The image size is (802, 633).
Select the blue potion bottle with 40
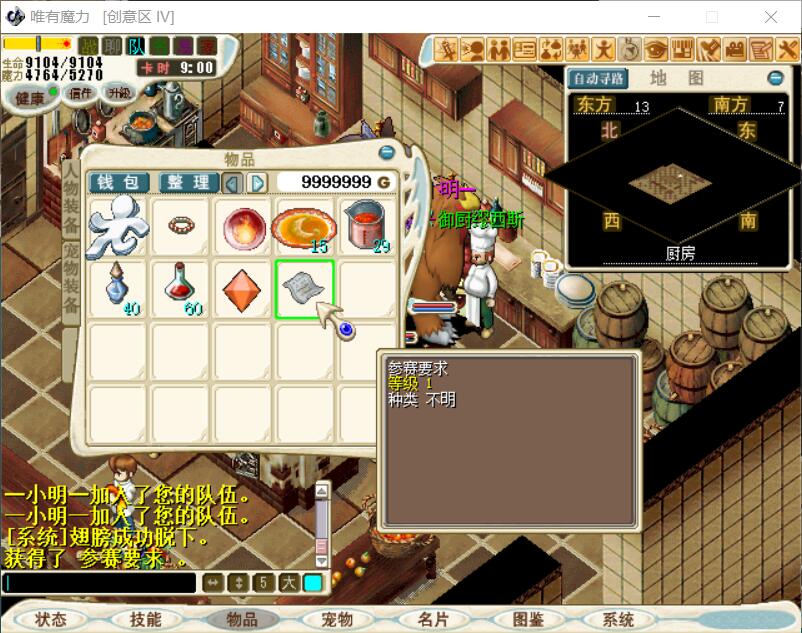coord(117,290)
